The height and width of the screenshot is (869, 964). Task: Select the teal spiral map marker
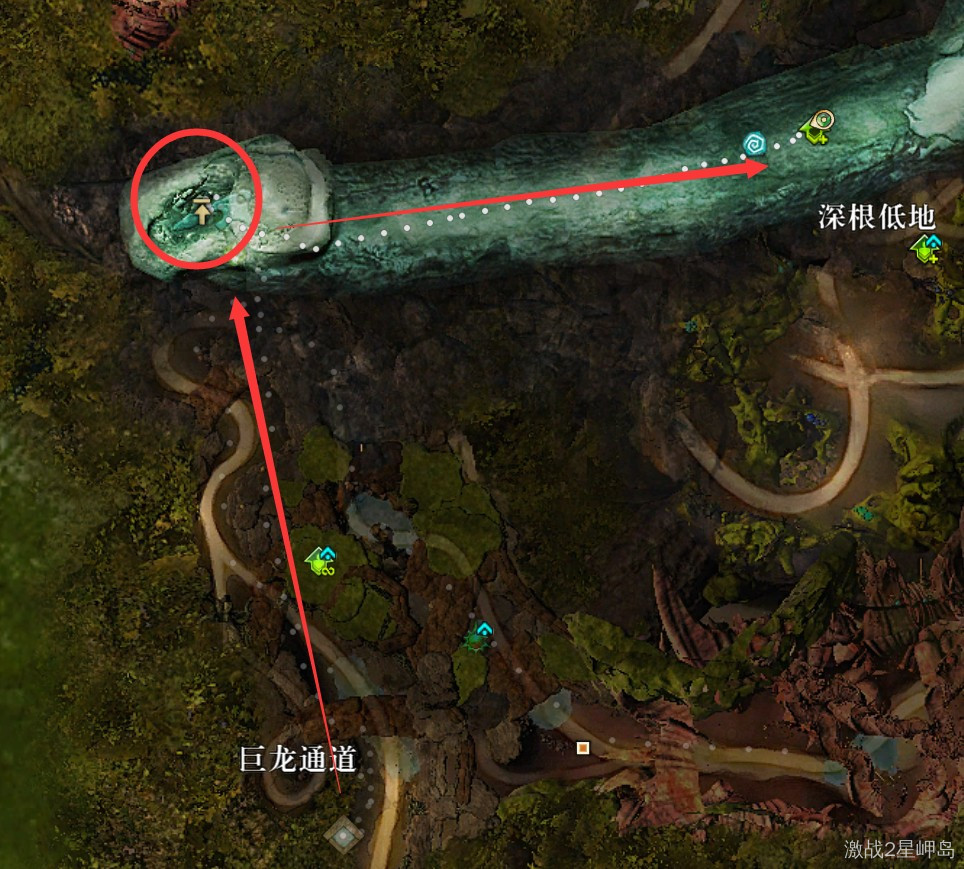[x=755, y=145]
